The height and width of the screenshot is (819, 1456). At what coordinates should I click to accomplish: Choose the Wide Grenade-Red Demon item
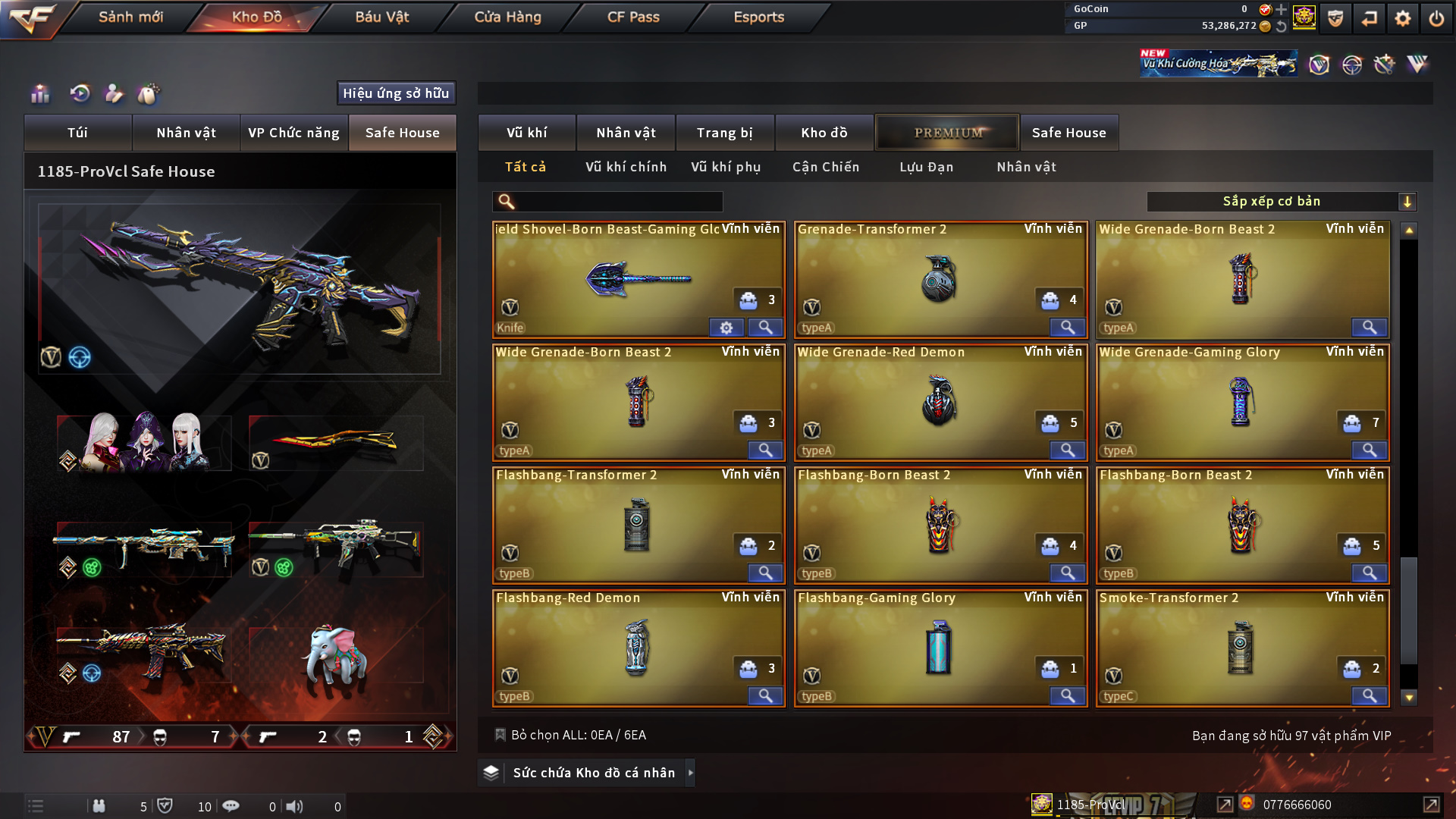click(940, 402)
